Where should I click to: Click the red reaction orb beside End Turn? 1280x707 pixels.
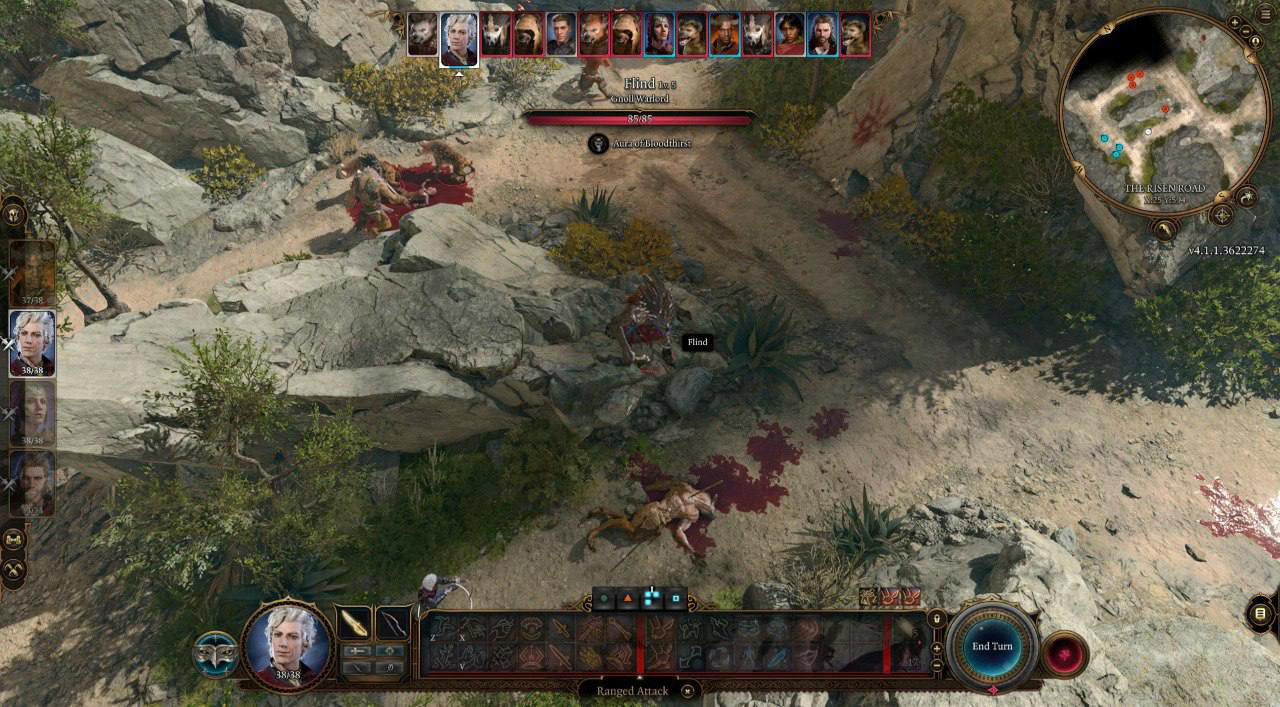coord(1066,655)
